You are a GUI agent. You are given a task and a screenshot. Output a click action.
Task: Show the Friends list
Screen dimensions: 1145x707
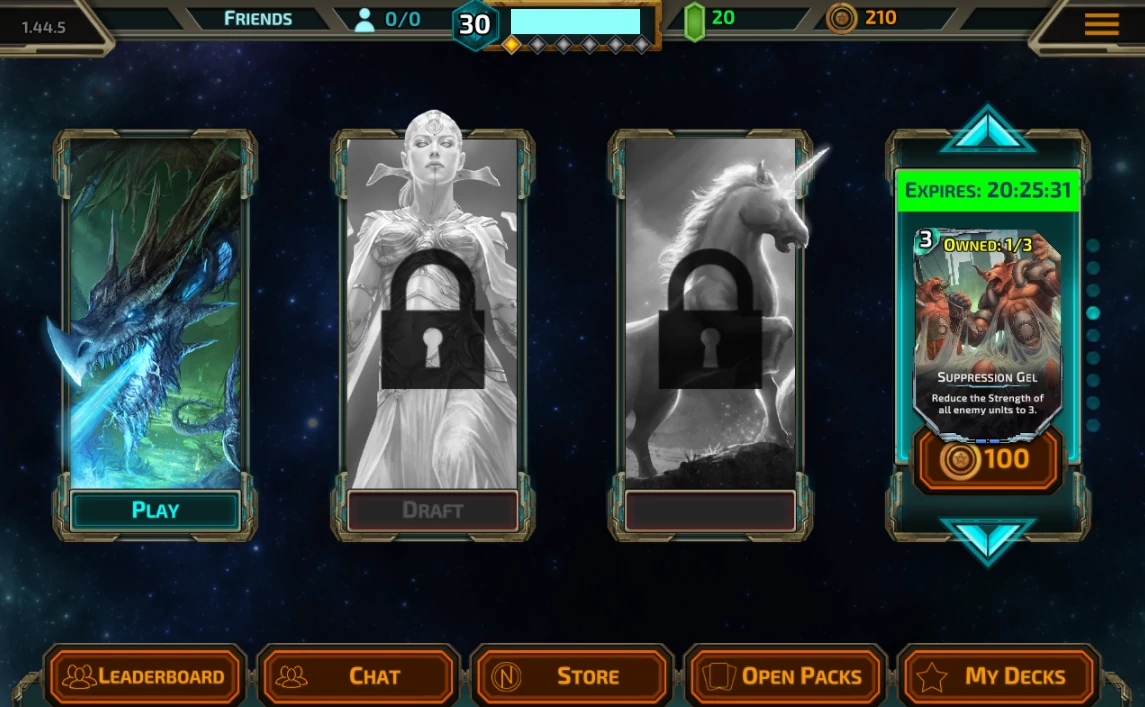coord(258,19)
